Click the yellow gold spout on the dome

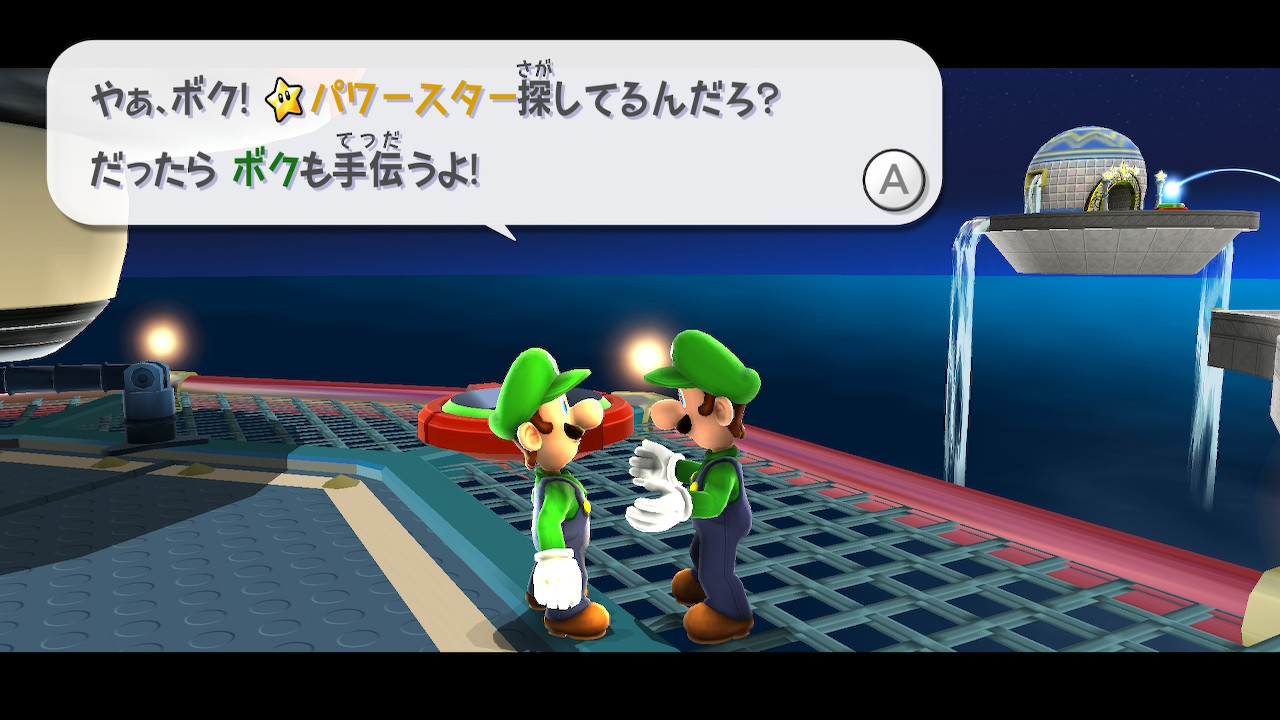click(x=1035, y=175)
